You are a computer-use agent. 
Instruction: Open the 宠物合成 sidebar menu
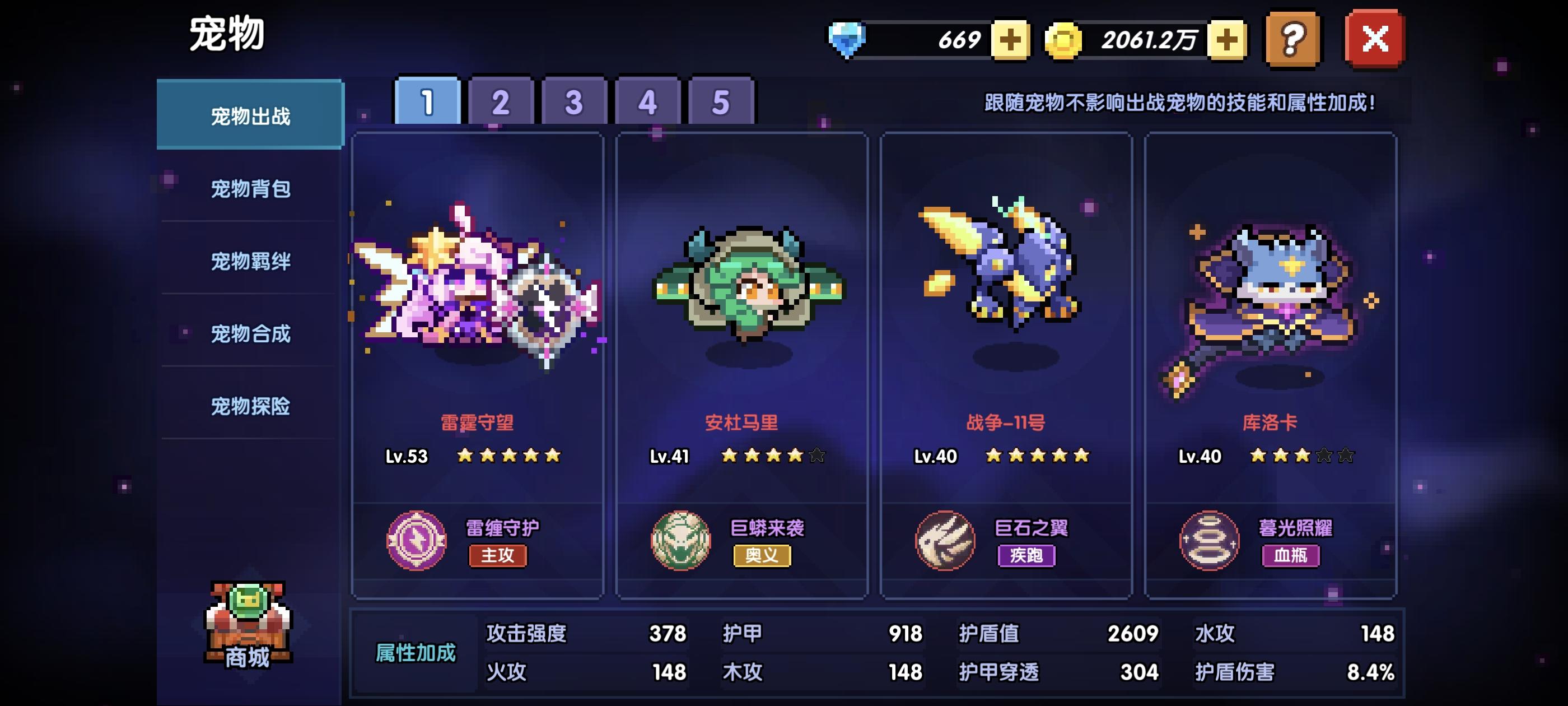(250, 336)
